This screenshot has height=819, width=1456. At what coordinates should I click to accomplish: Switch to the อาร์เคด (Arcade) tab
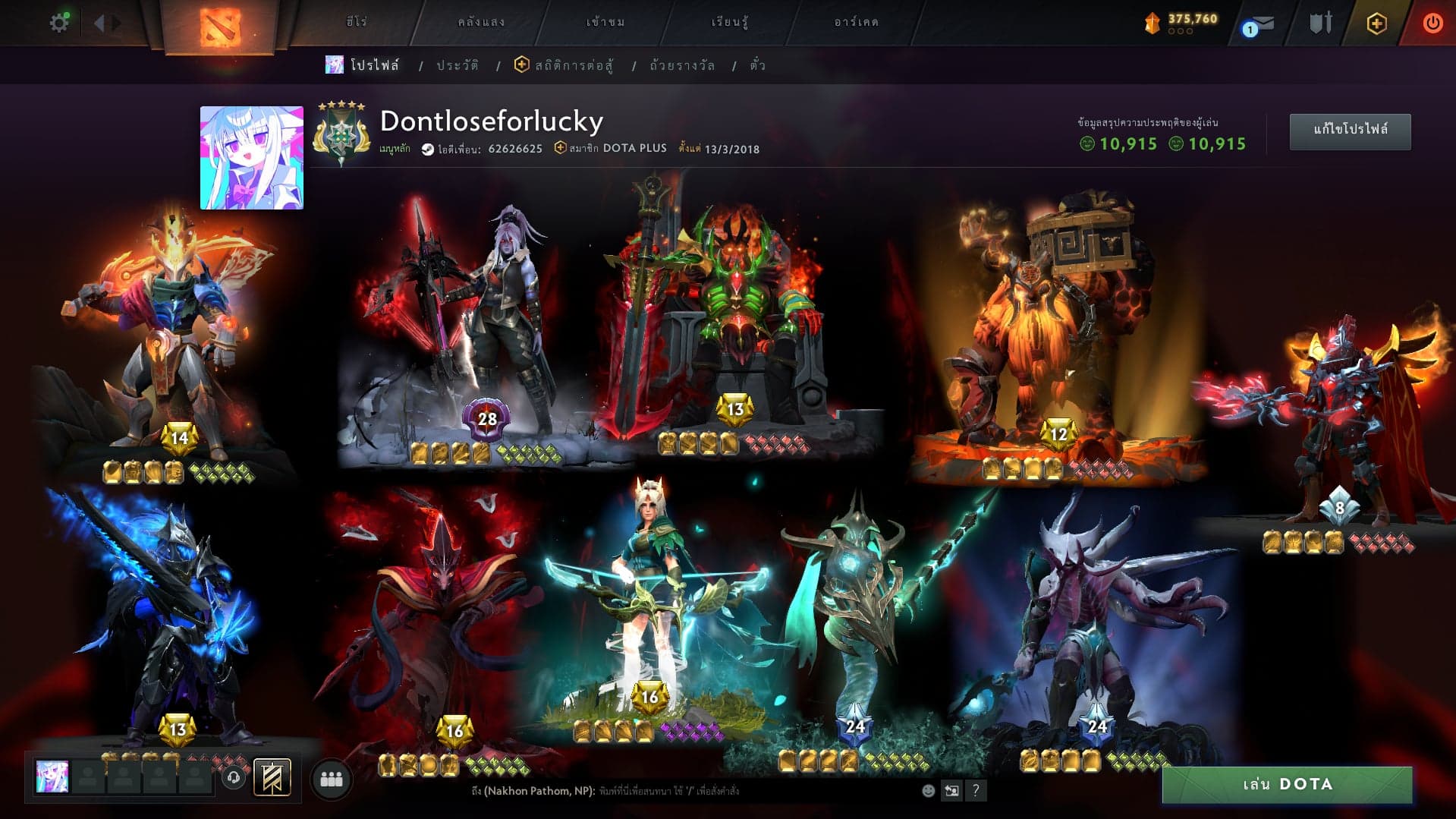pyautogui.click(x=856, y=22)
